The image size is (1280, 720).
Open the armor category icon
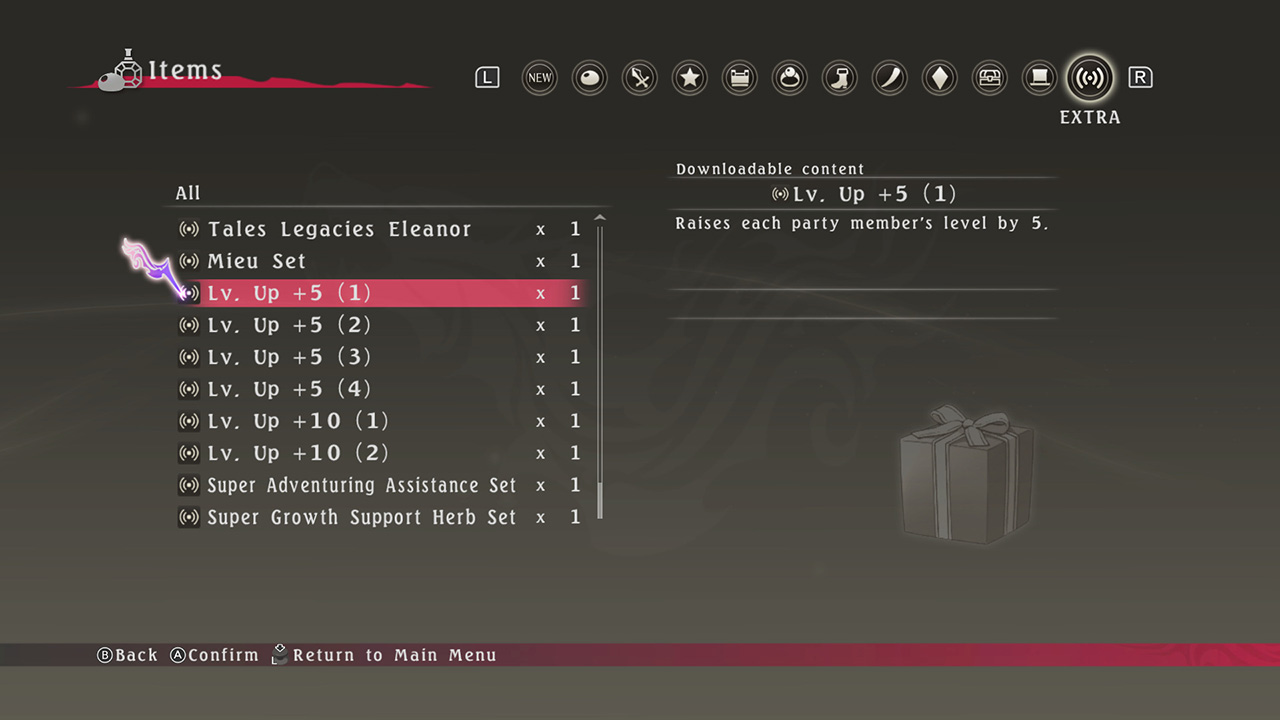point(739,77)
